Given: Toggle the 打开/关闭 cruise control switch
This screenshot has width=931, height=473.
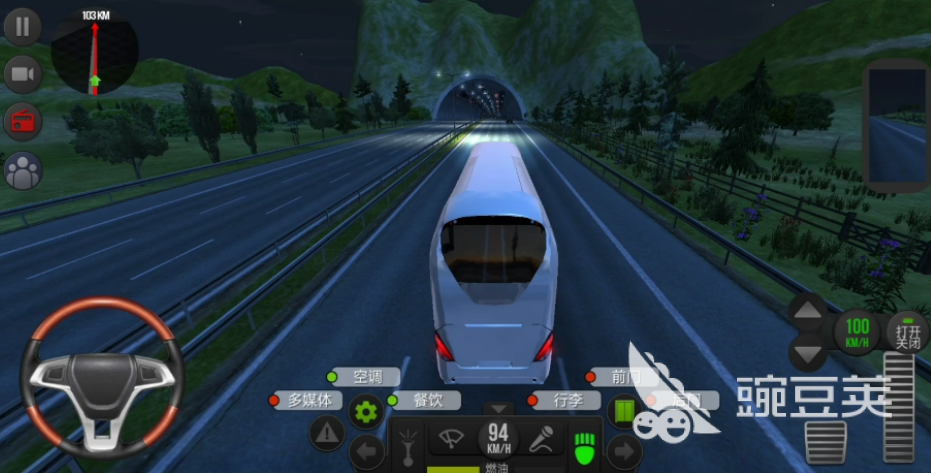Looking at the screenshot, I should point(908,332).
